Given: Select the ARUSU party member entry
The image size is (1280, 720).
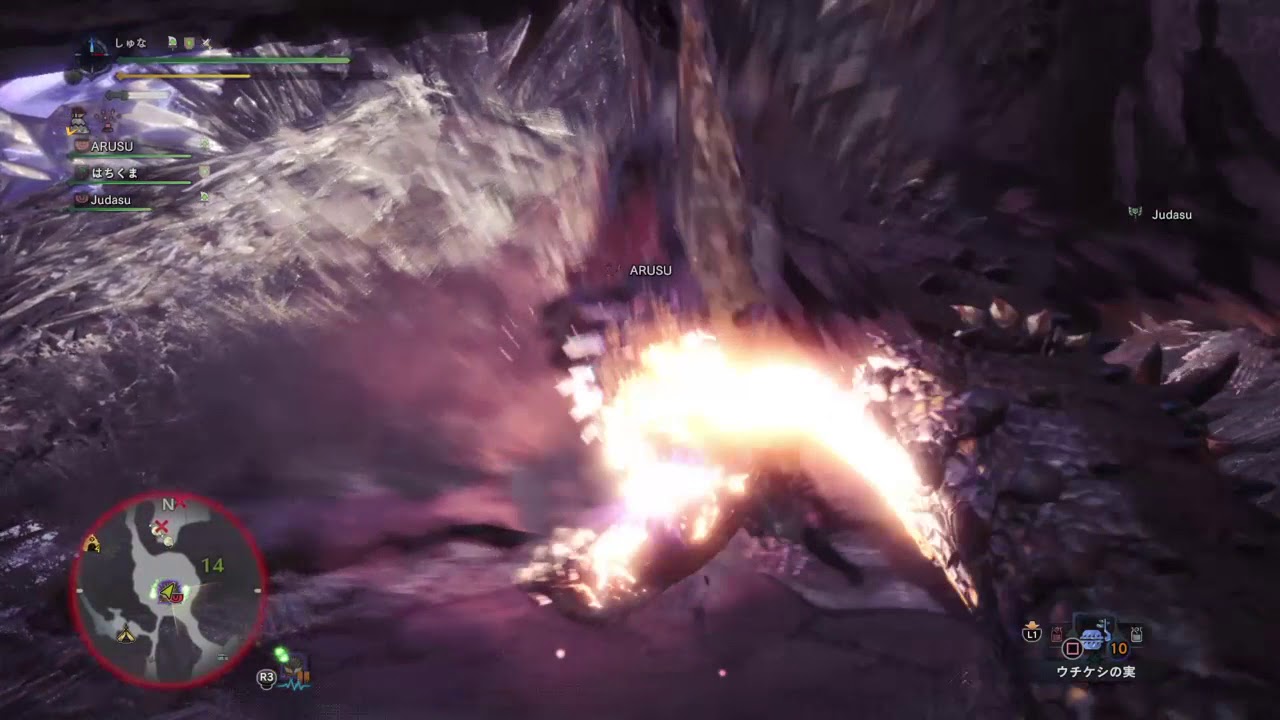Looking at the screenshot, I should [110, 146].
